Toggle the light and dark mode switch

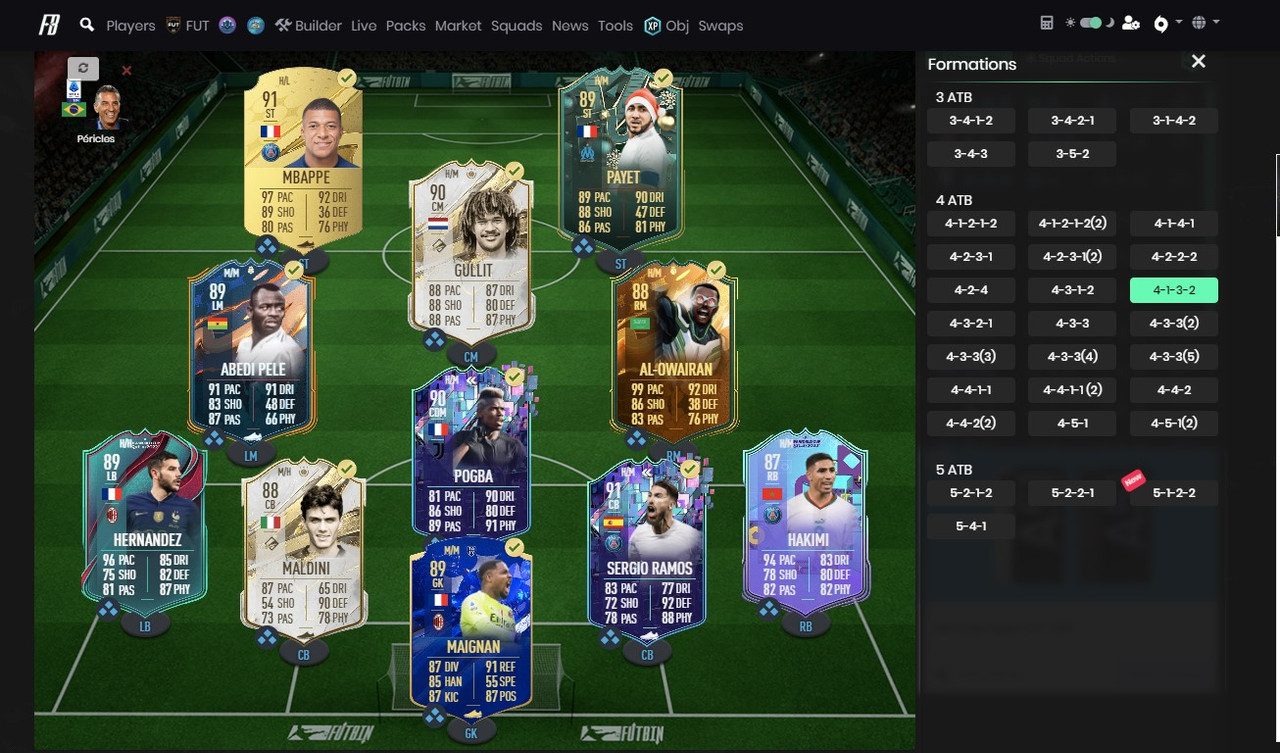point(1089,23)
